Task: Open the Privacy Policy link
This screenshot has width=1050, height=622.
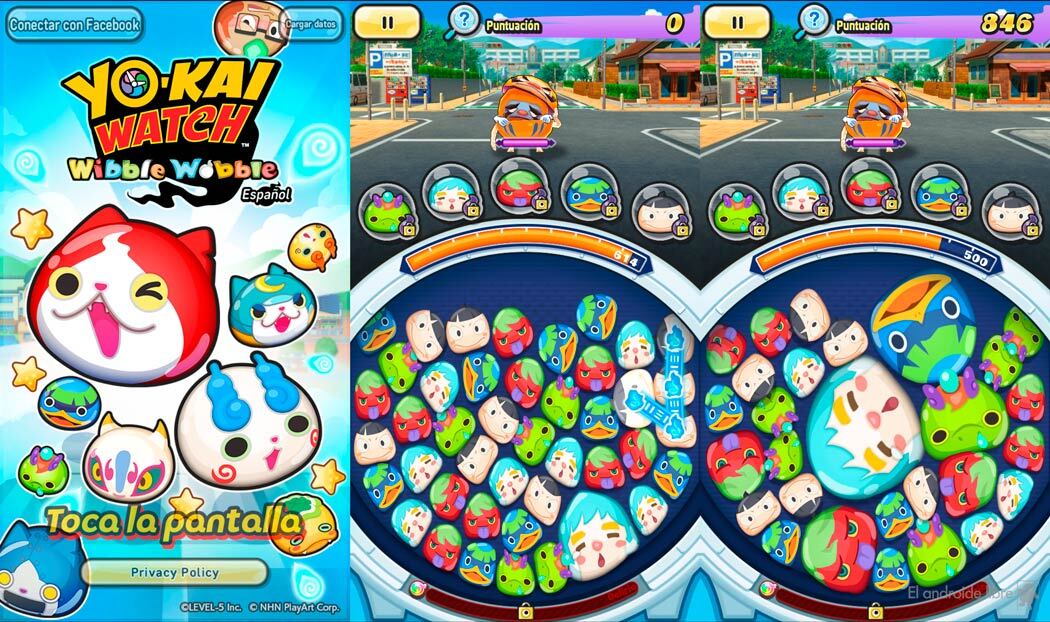Action: (174, 572)
